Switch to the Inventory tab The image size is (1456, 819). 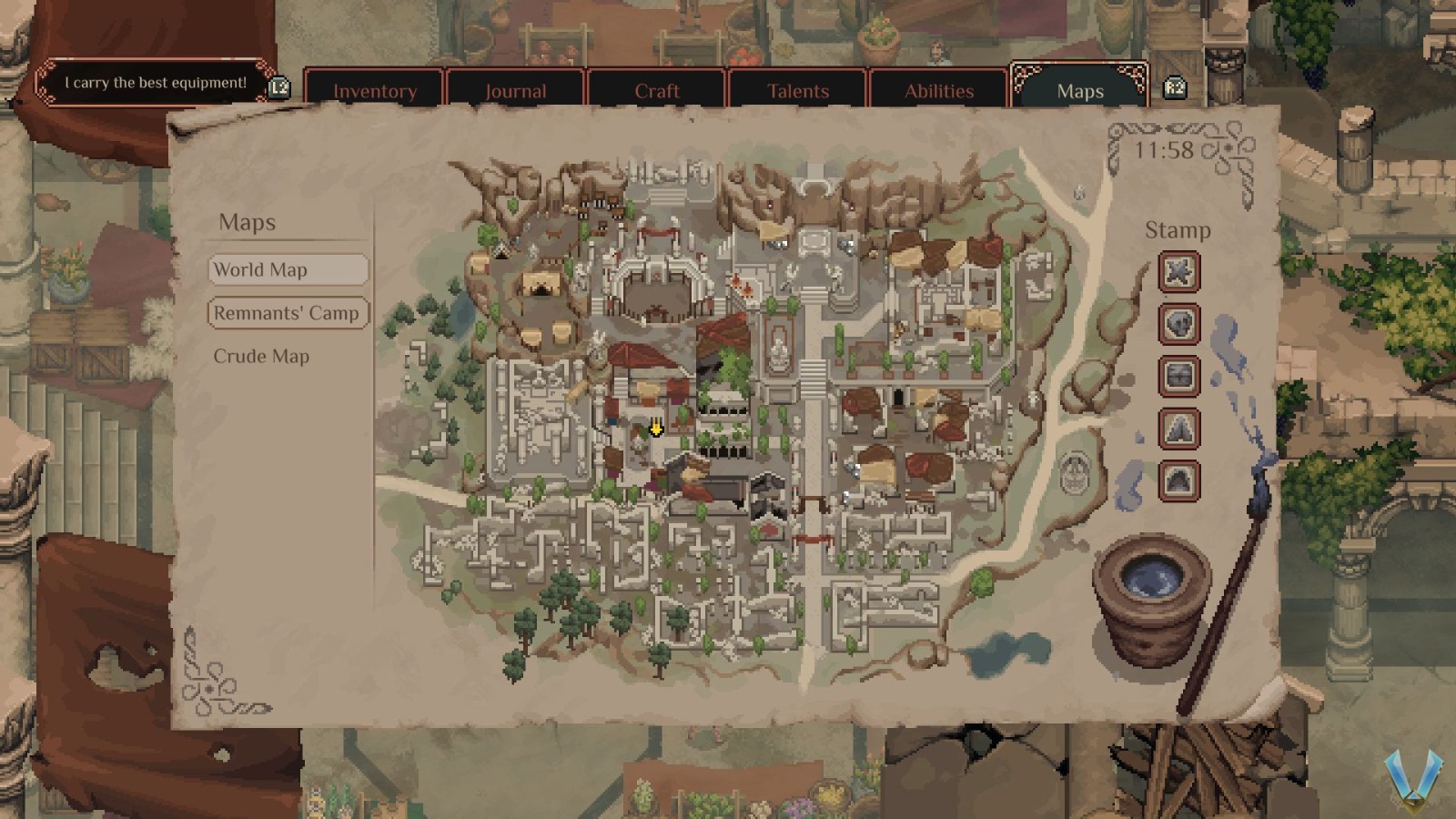click(376, 91)
